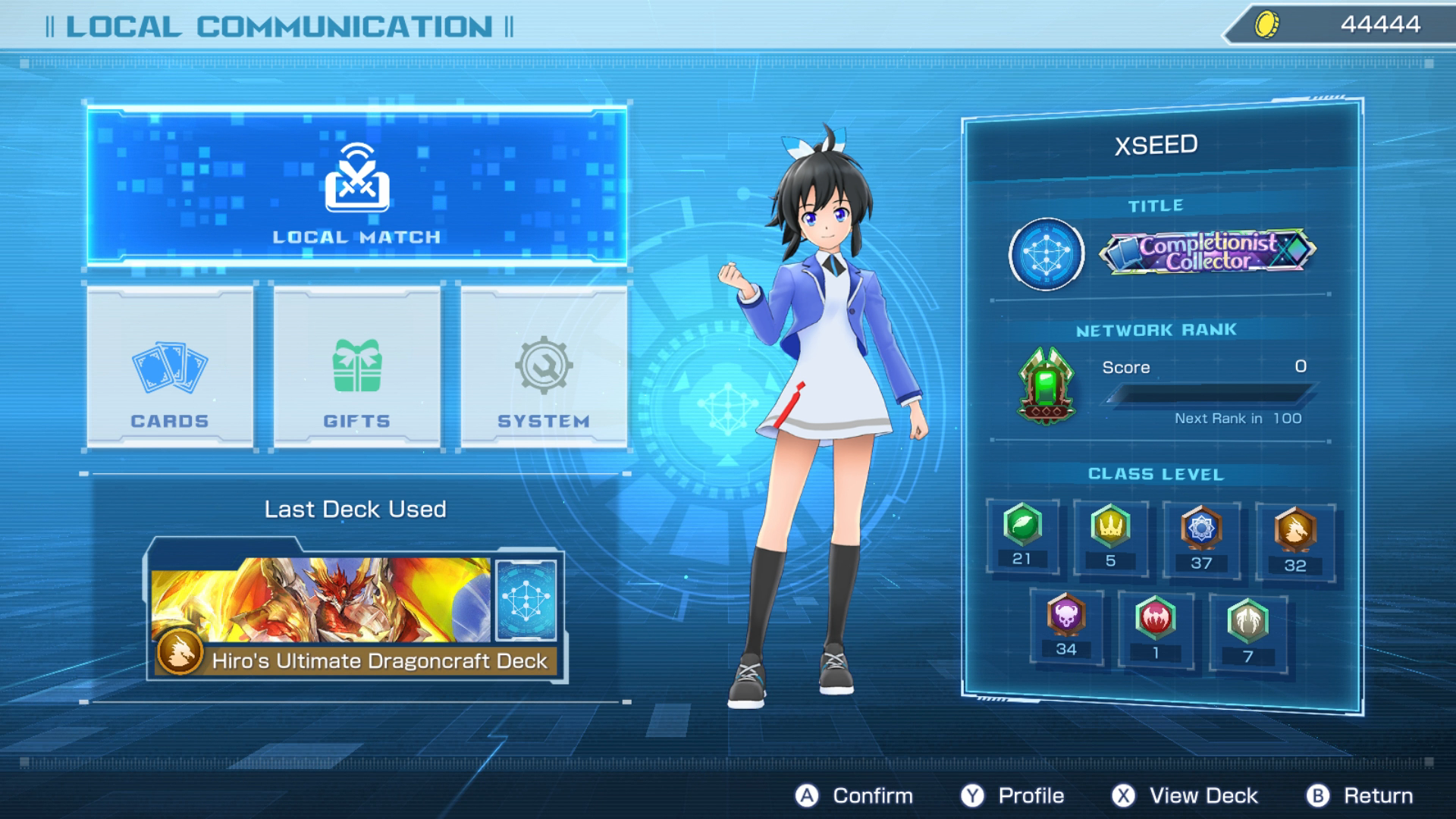Select Hiro's Ultimate Dragoncraft Deck
This screenshot has height=819, width=1456.
pos(355,616)
